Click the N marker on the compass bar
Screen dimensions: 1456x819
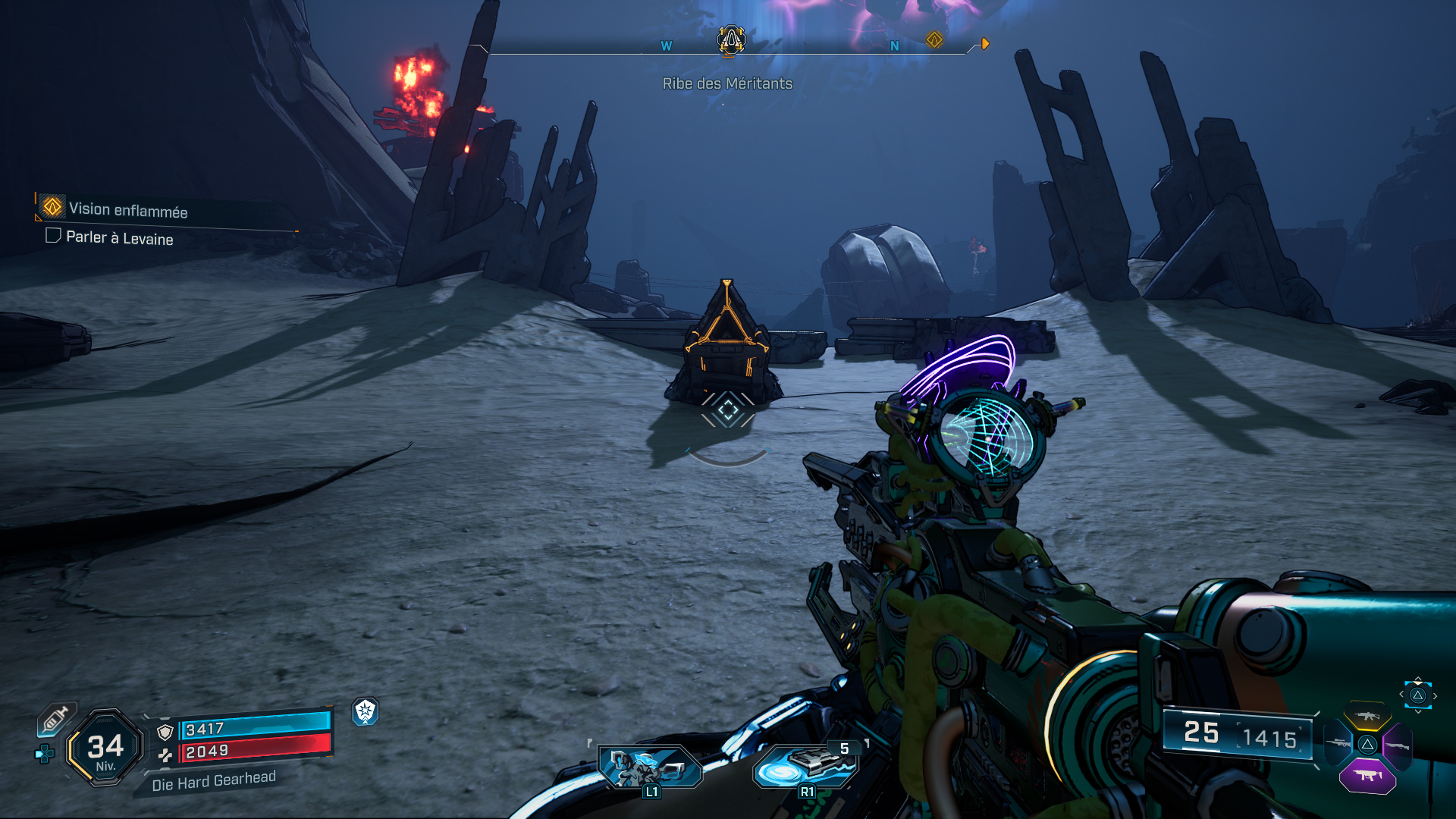896,45
